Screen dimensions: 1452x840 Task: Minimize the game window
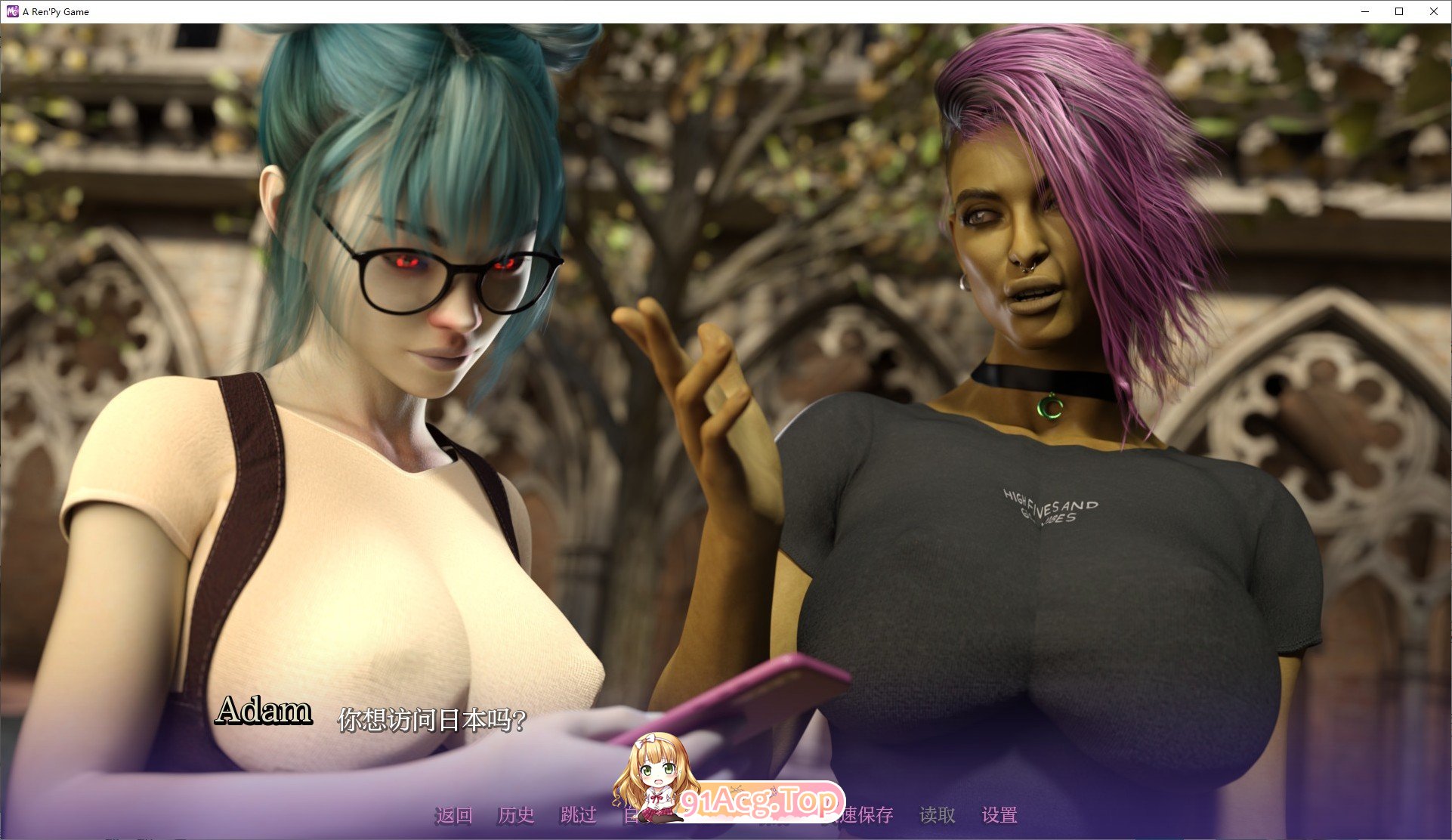1364,11
